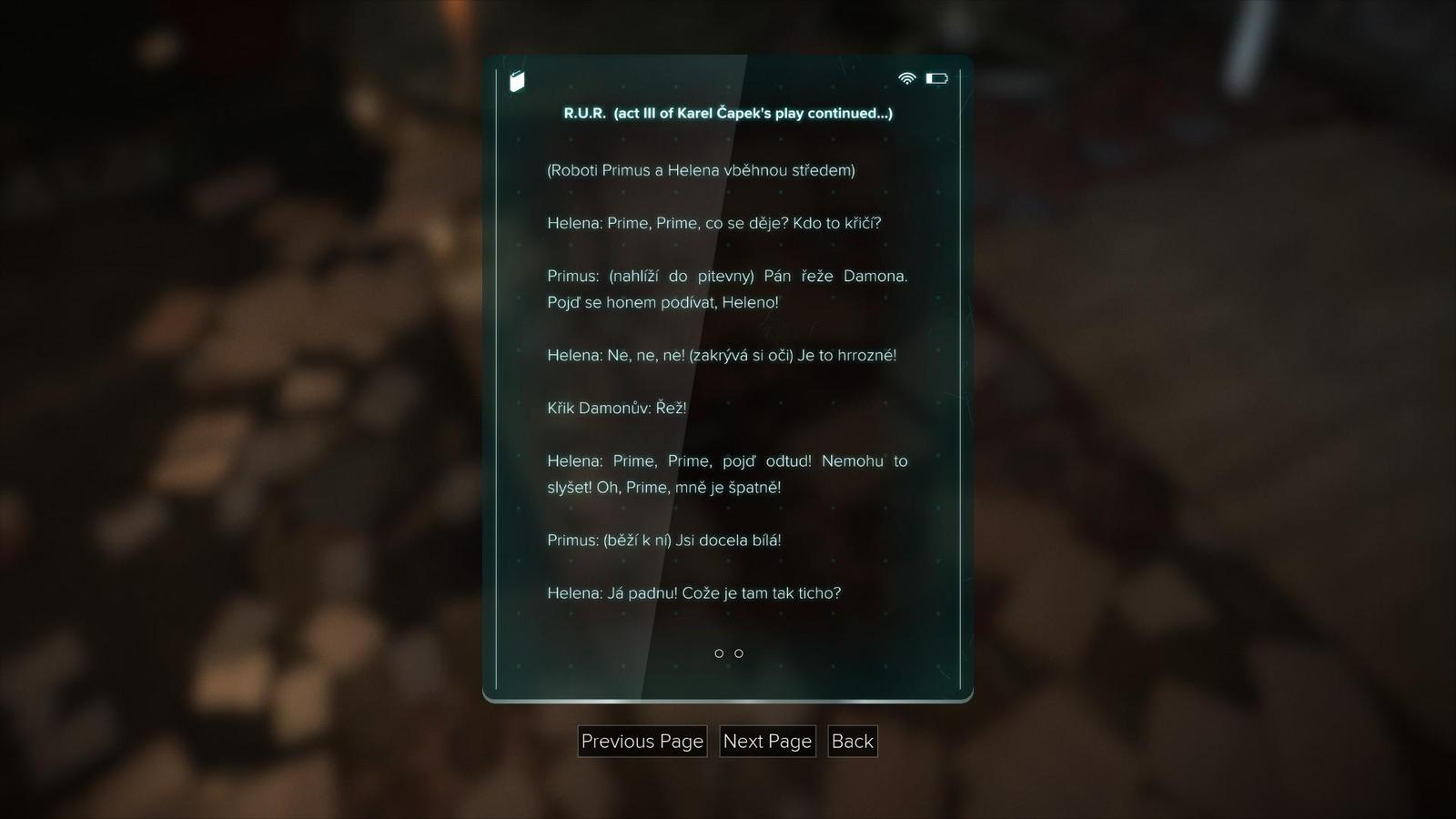Click the left circle of the page indicator
Viewport: 1456px width, 819px height.
(718, 652)
